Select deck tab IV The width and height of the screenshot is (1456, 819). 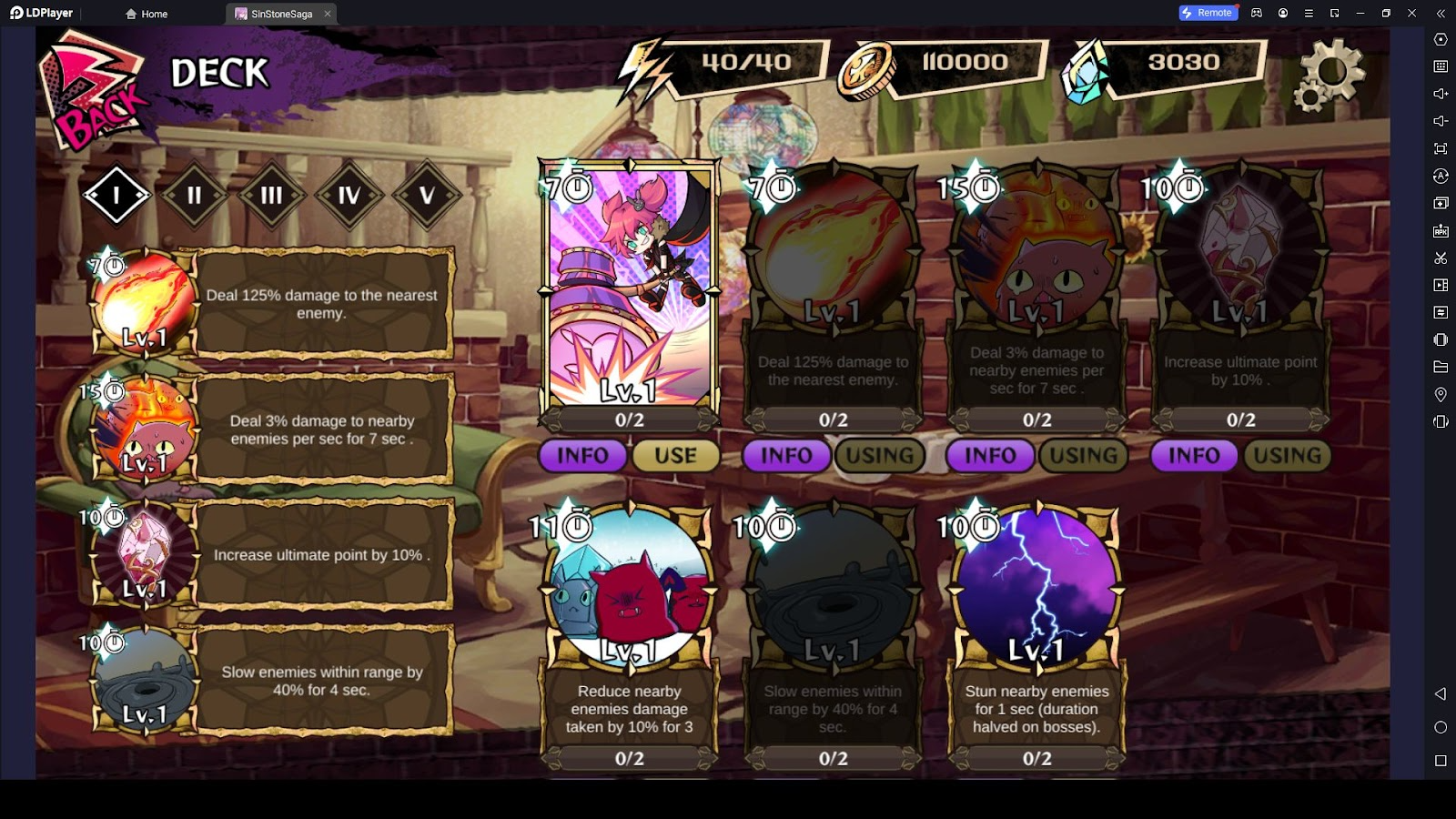[x=349, y=195]
